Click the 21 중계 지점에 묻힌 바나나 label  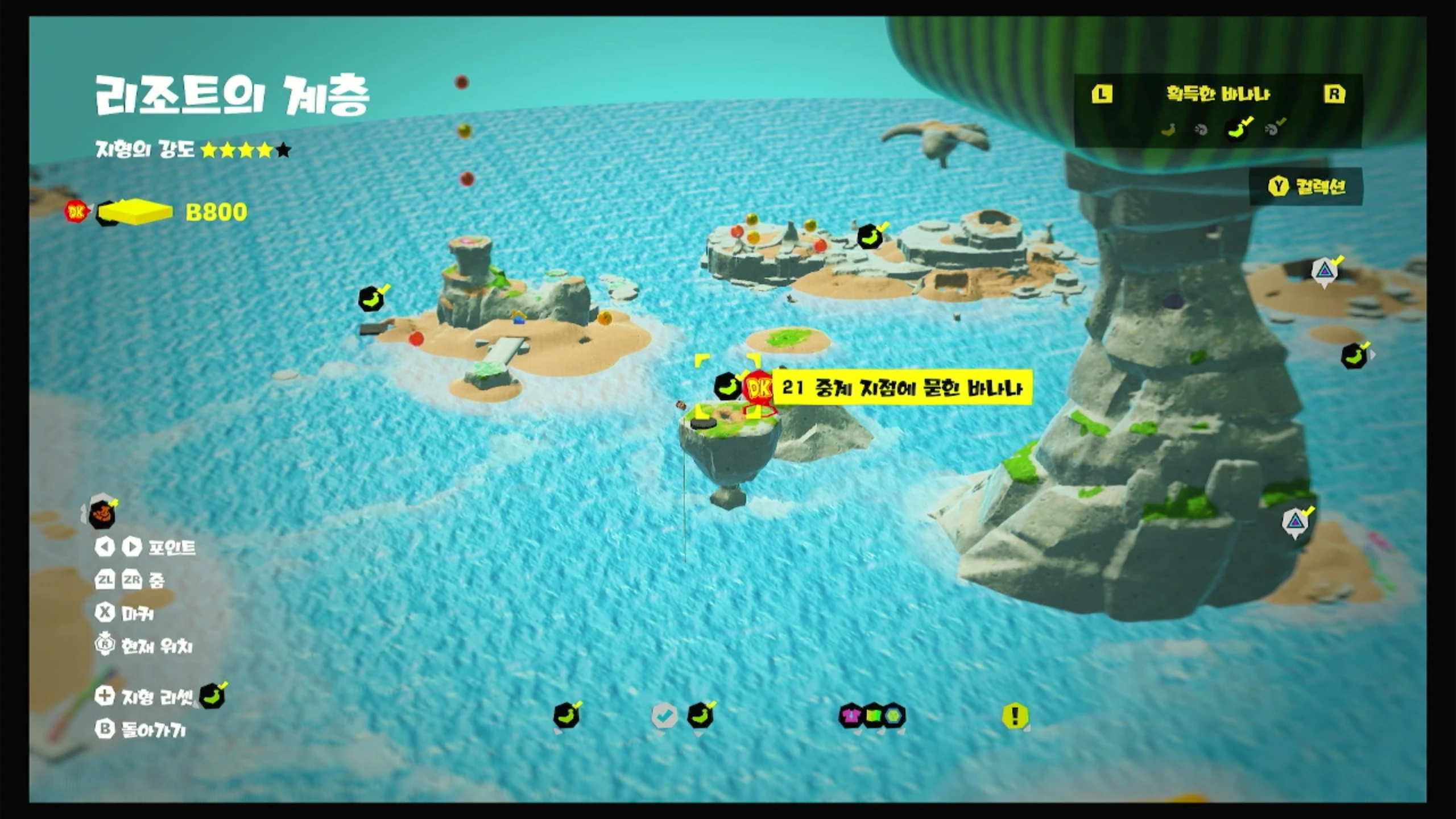click(x=902, y=388)
